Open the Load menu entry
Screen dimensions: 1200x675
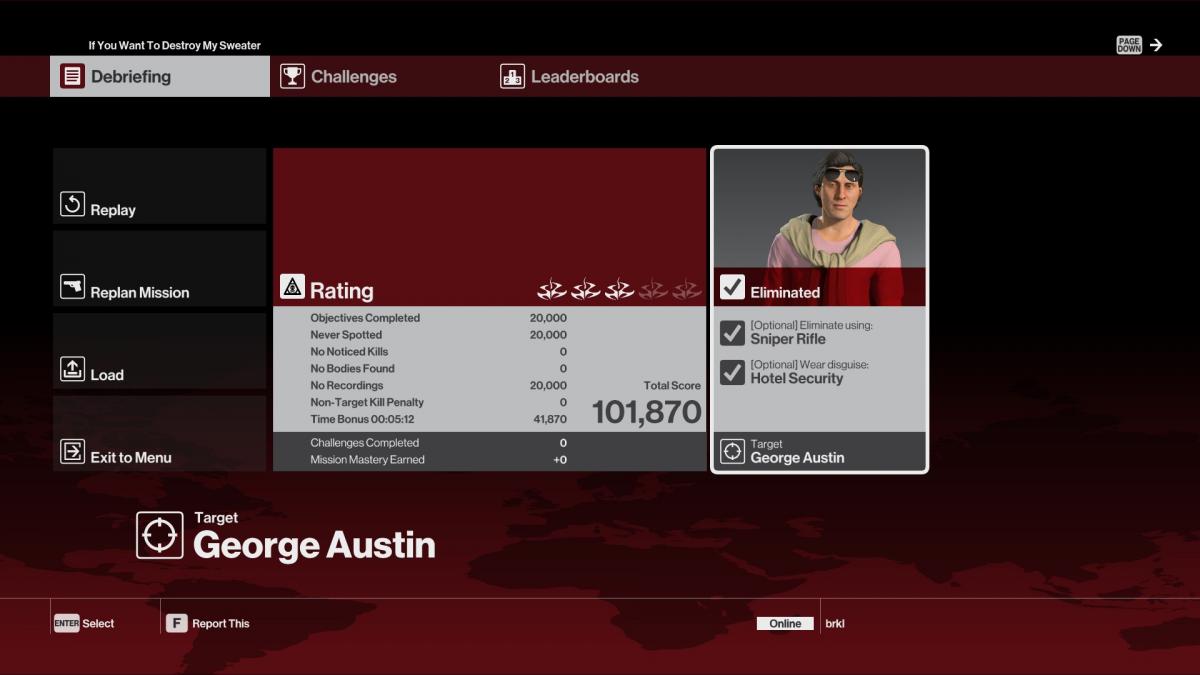point(160,352)
